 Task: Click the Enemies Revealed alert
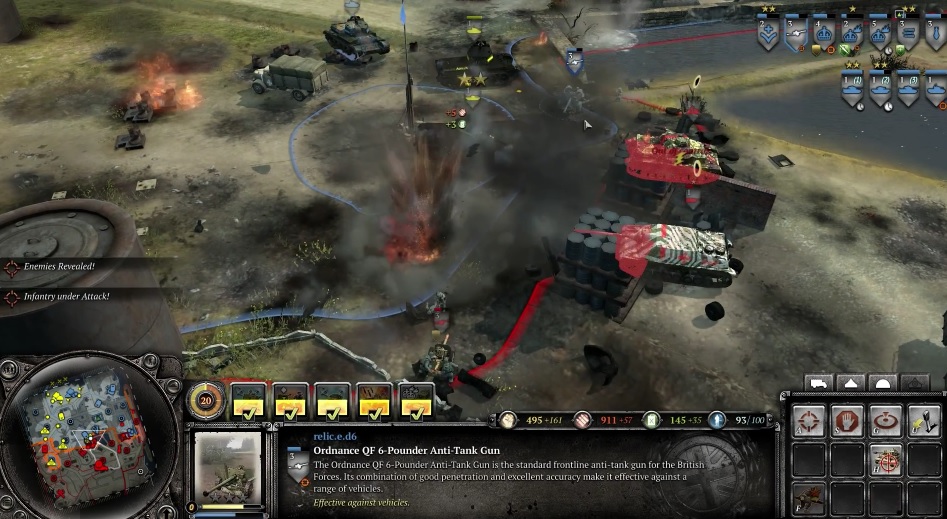(x=60, y=268)
